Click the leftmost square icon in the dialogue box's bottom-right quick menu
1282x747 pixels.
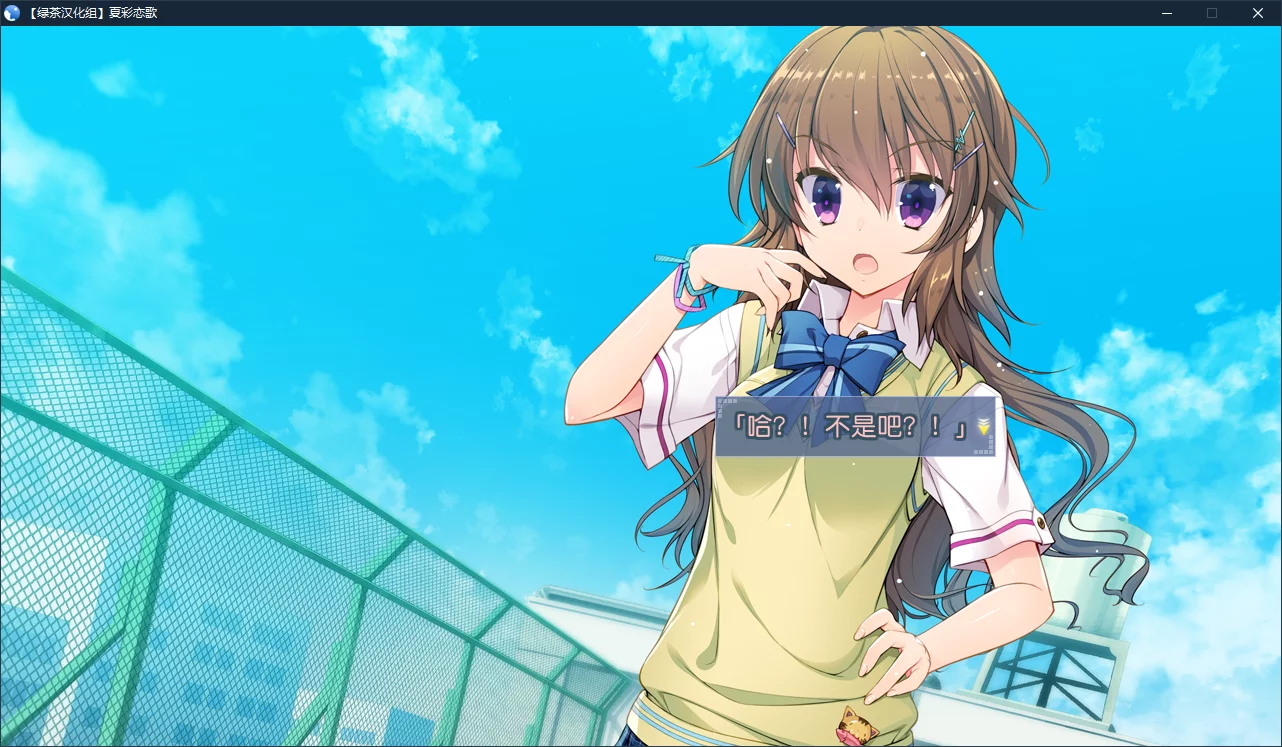(x=976, y=452)
